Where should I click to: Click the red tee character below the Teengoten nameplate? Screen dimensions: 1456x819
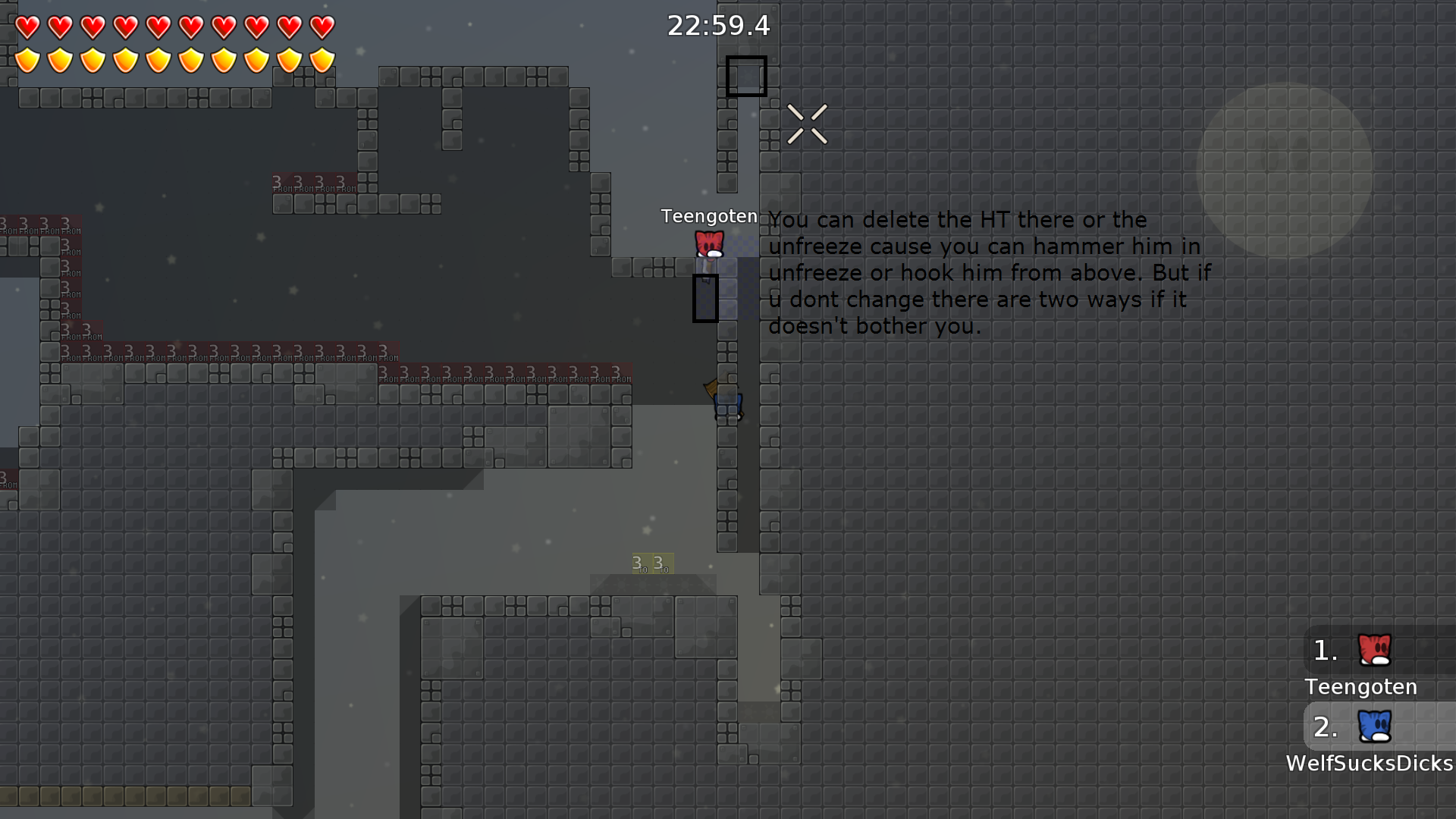(x=710, y=245)
